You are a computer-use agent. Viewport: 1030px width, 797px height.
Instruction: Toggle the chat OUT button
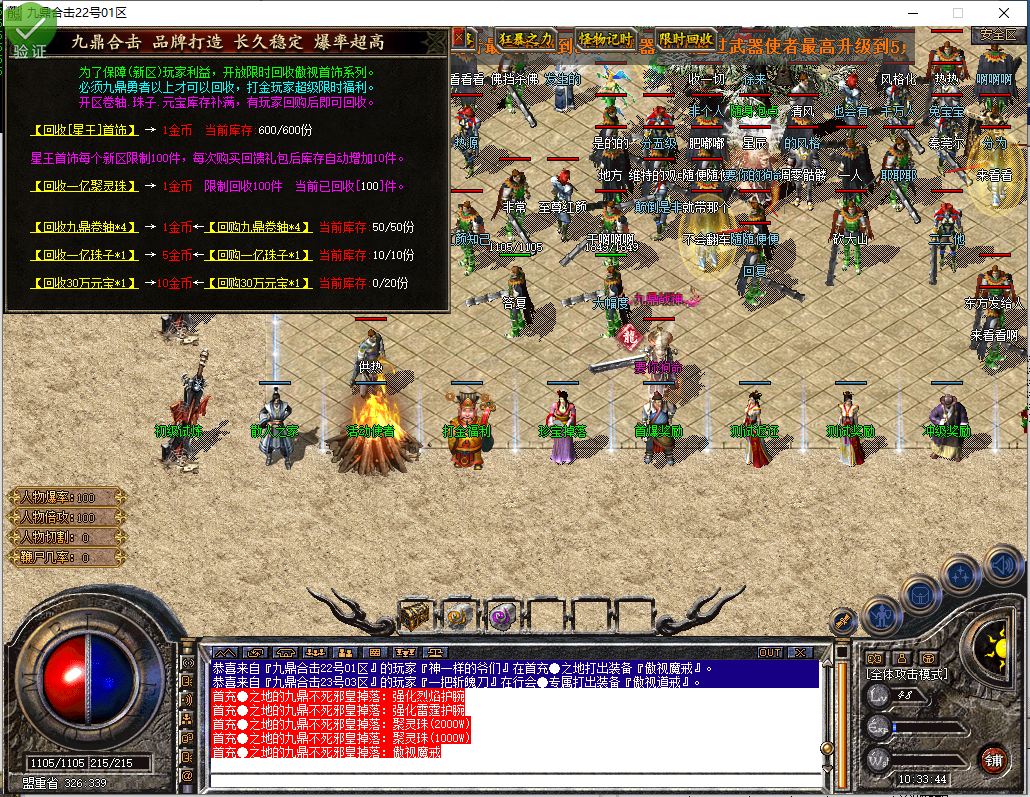point(770,653)
